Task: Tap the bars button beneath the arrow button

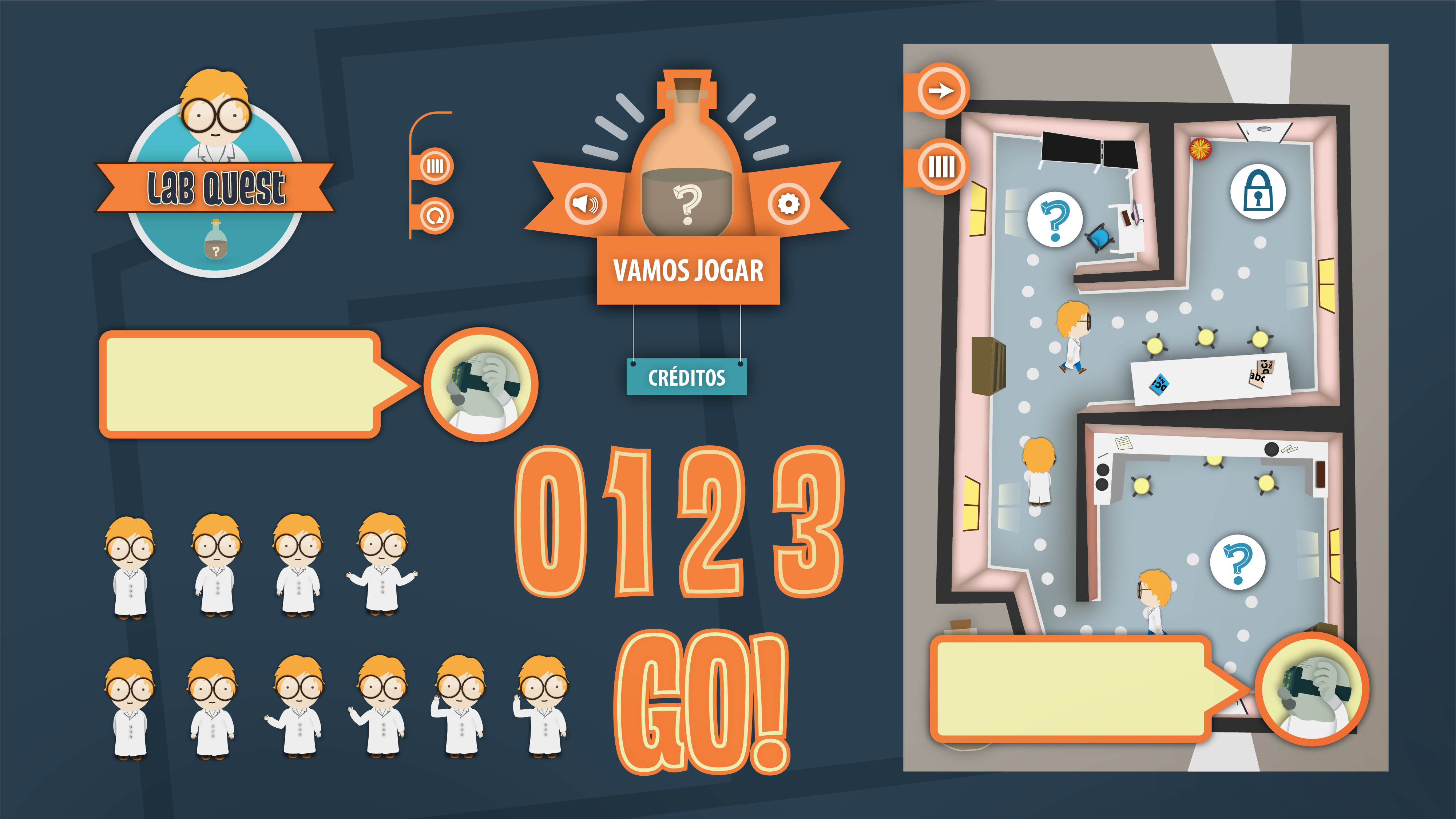Action: (941, 167)
